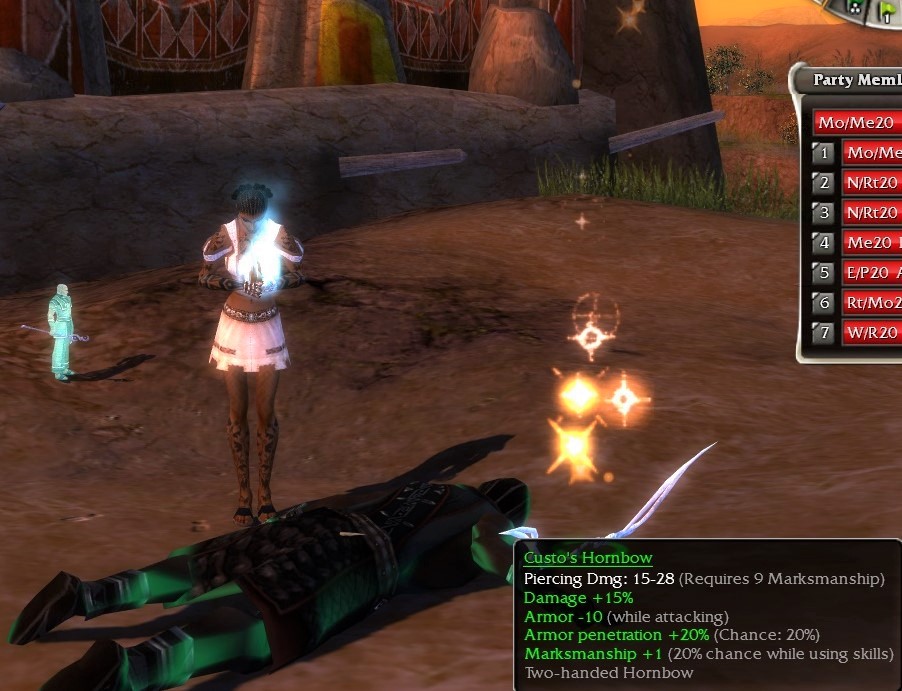
Task: Select the E/P20 party member row
Action: [x=872, y=273]
